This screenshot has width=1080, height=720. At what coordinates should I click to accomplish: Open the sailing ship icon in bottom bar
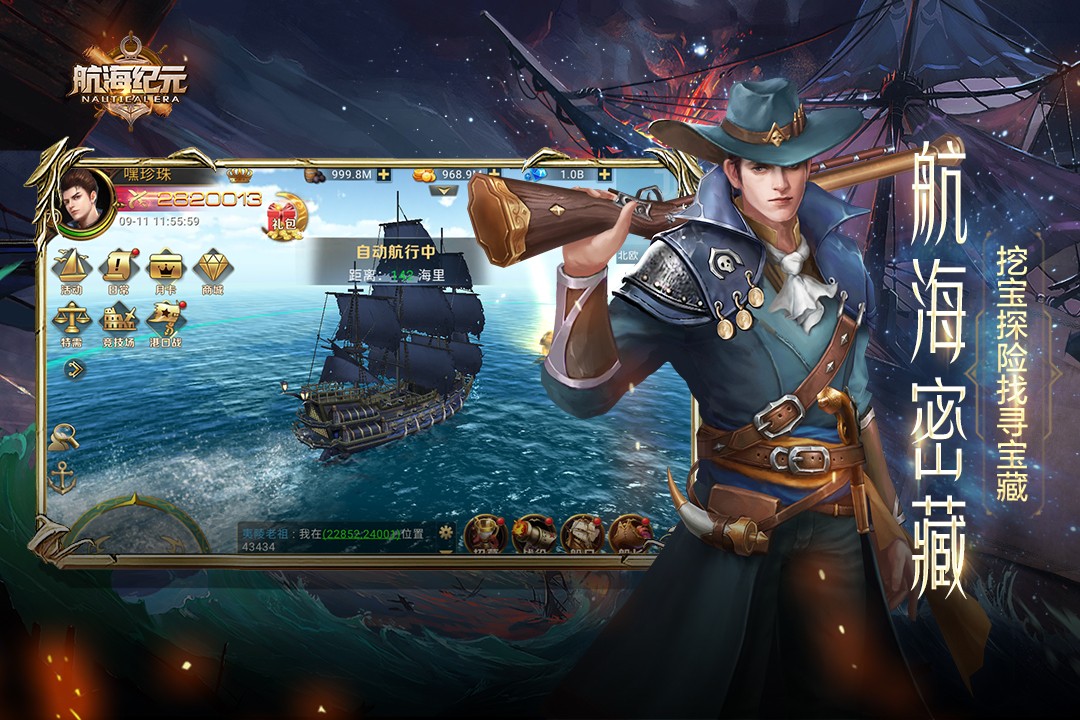tap(580, 534)
